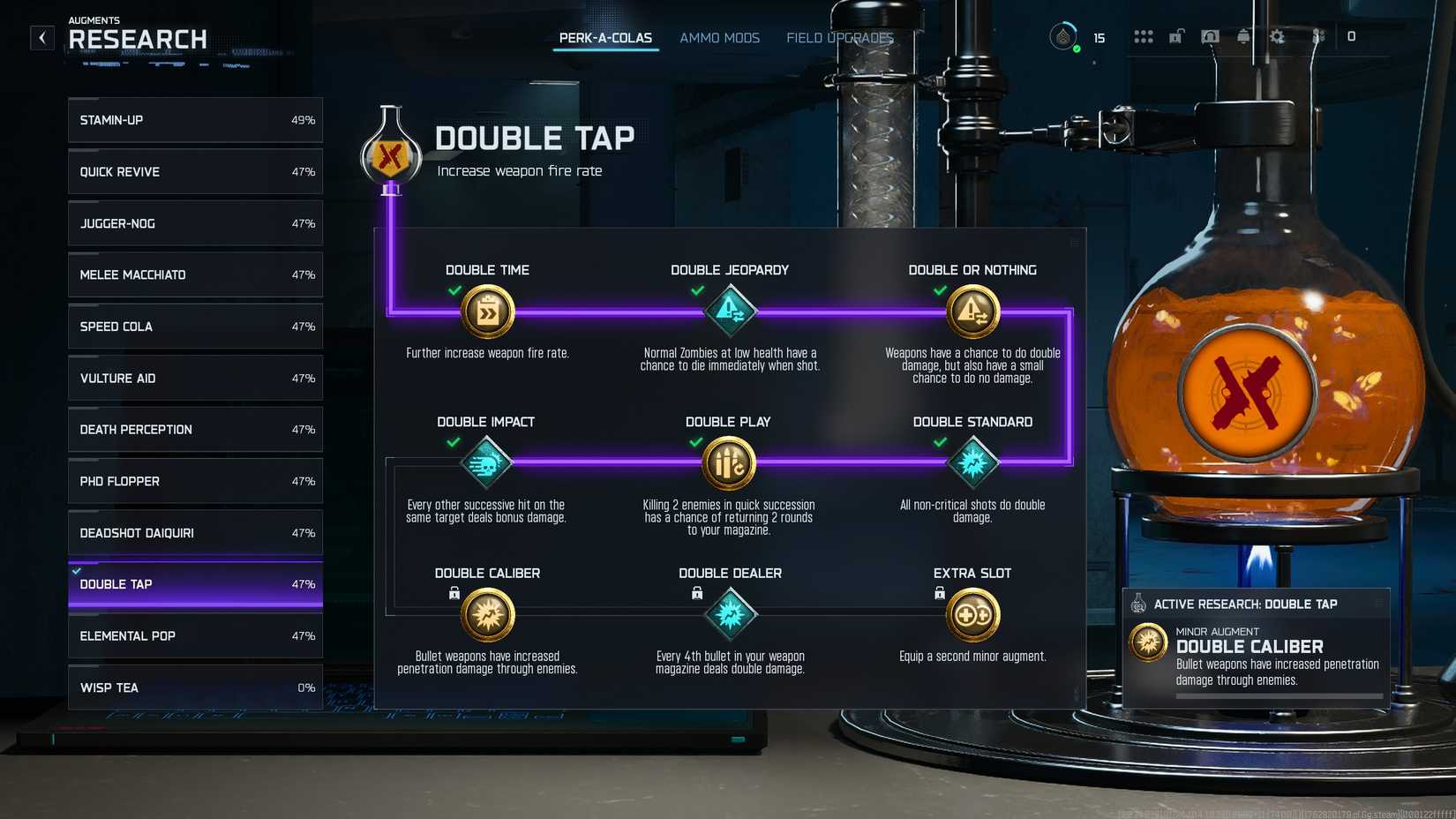The width and height of the screenshot is (1456, 819).
Task: Open the FIELD UPGRADES tab
Action: 840,37
